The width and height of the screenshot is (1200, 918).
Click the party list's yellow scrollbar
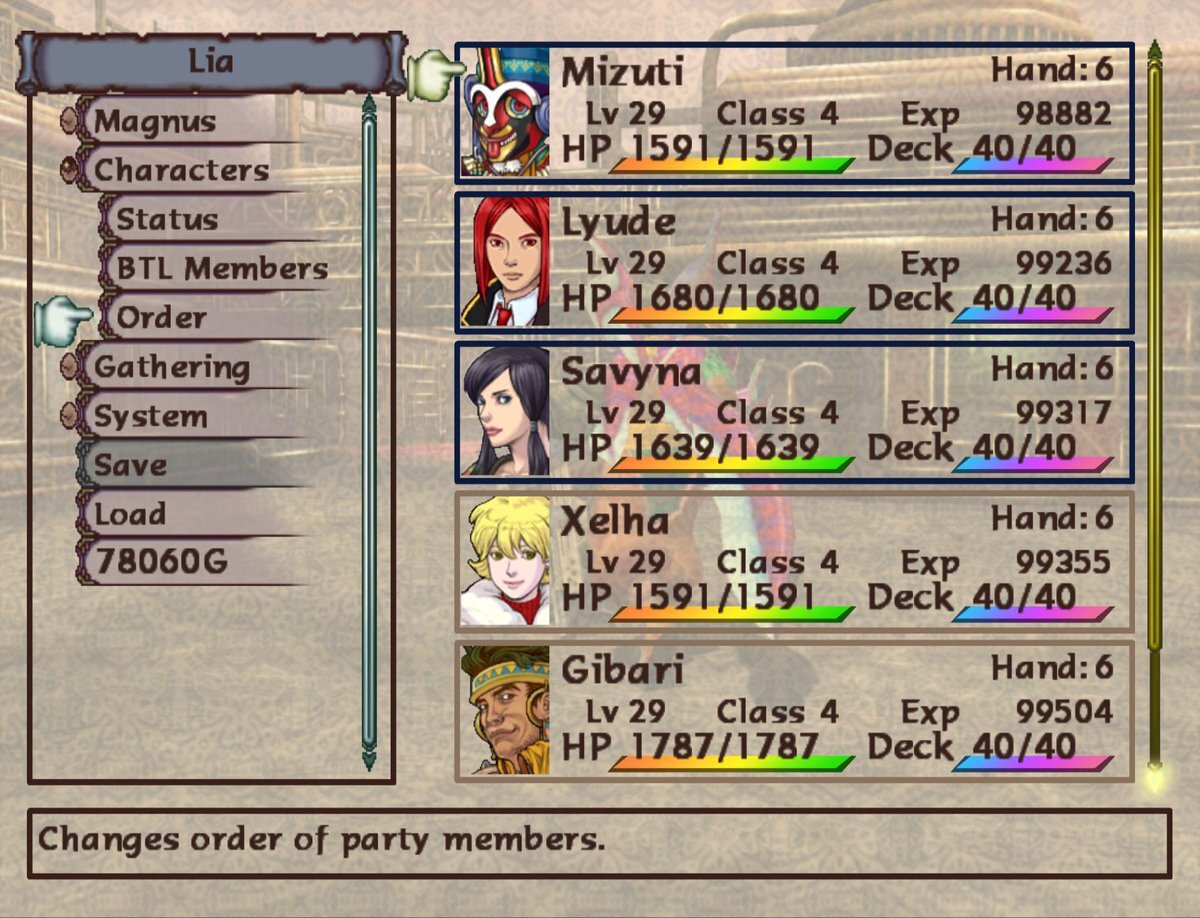[x=1155, y=410]
